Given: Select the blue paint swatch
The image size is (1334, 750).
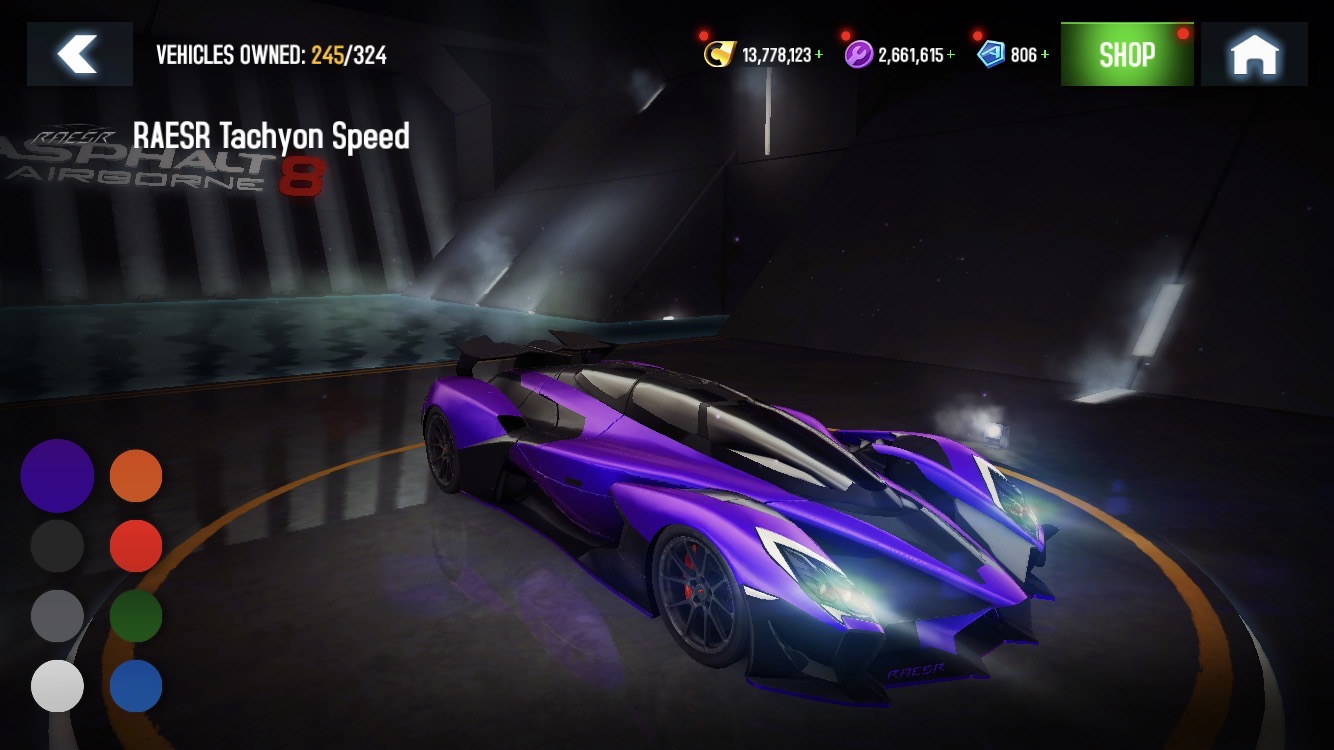Looking at the screenshot, I should pos(136,686).
